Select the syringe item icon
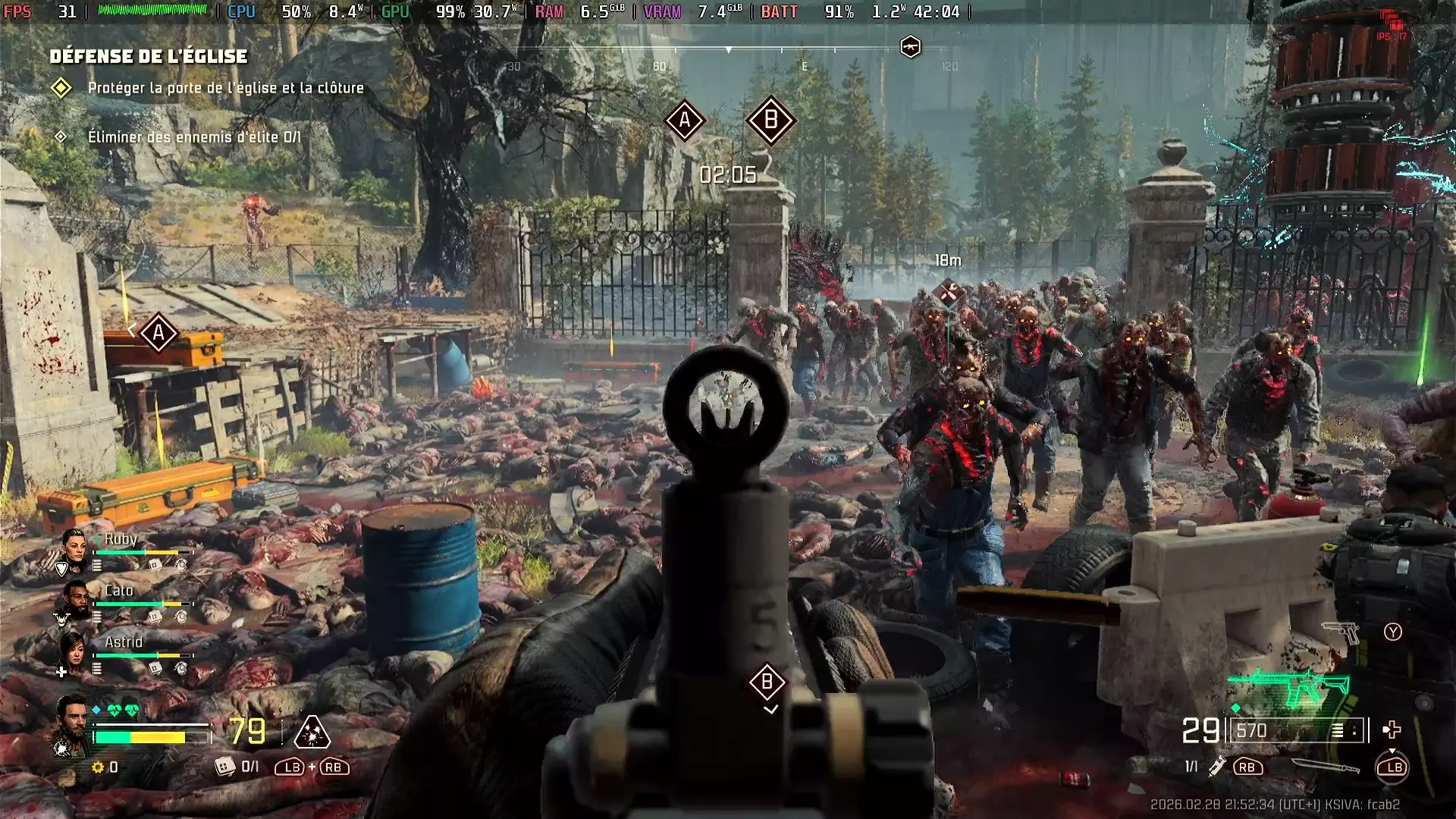The height and width of the screenshot is (819, 1456). [1217, 767]
